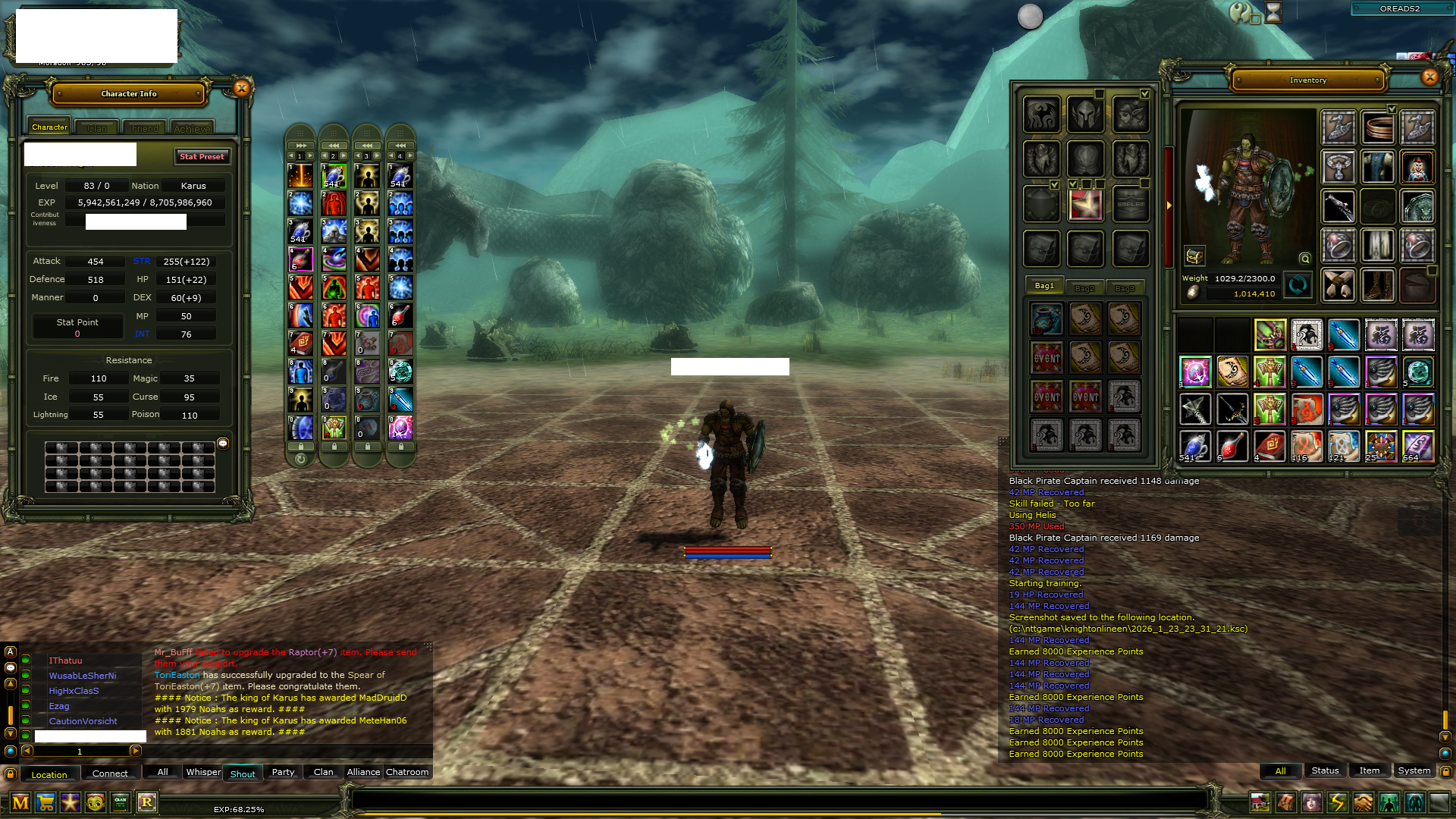1456x819 pixels.
Task: Switch to the Clan tab in Character Info
Action: pos(96,127)
